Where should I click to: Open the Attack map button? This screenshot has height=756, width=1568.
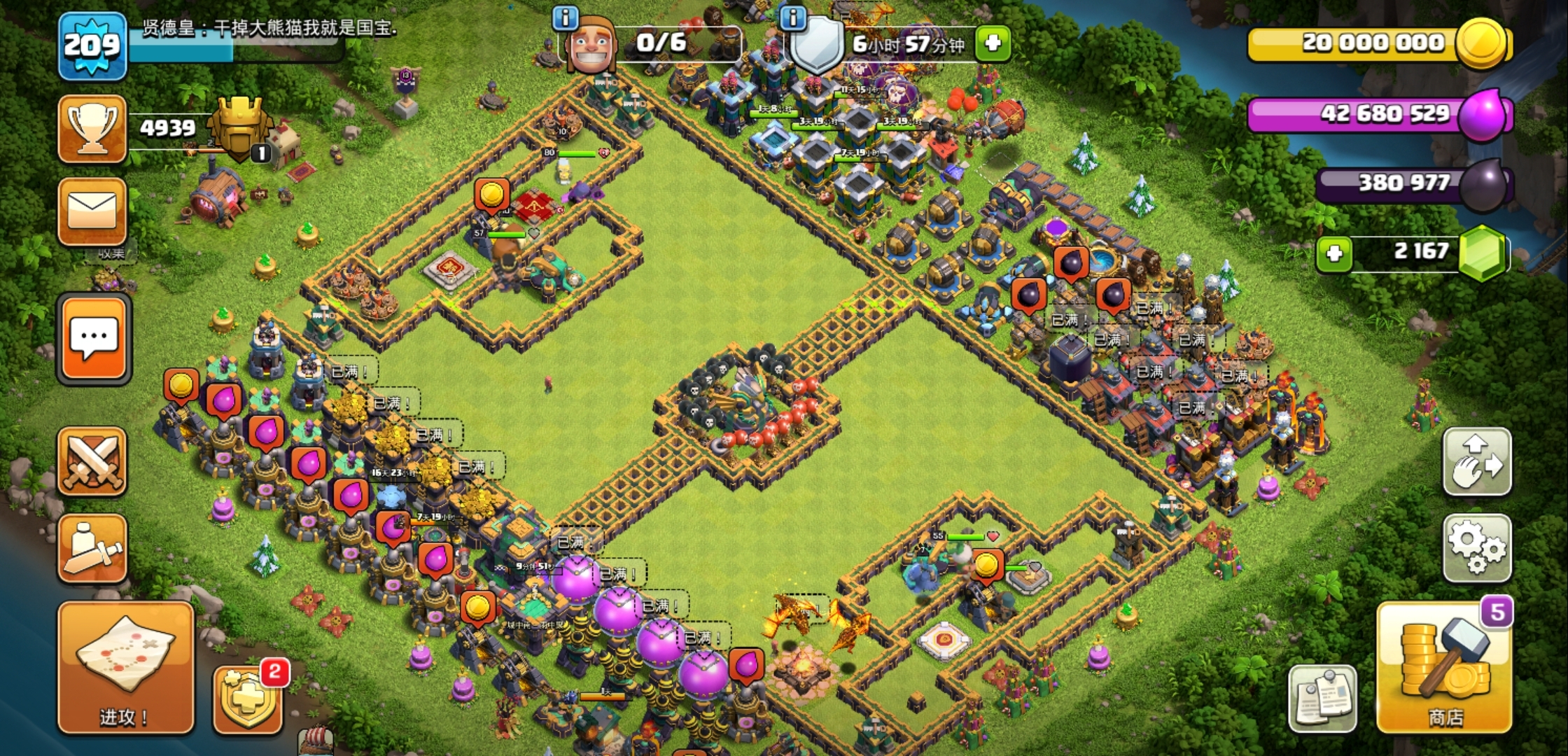point(125,667)
